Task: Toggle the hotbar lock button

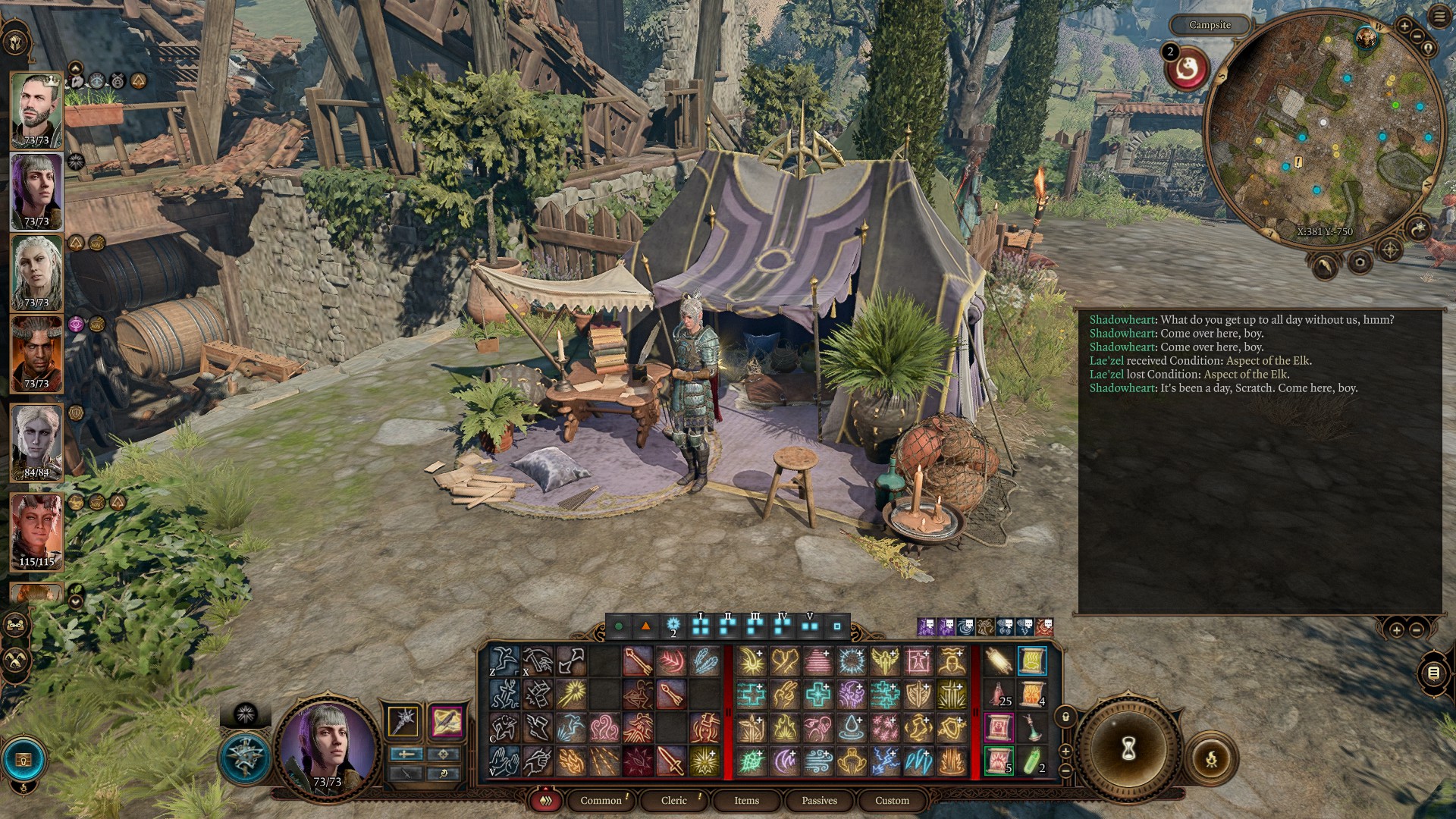Action: 1065,717
